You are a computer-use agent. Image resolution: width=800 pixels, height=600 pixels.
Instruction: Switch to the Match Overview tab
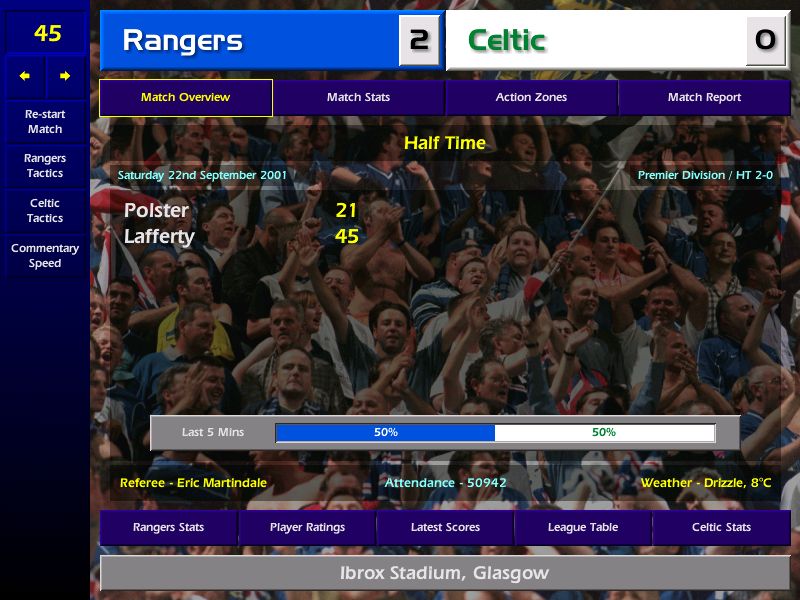click(185, 98)
